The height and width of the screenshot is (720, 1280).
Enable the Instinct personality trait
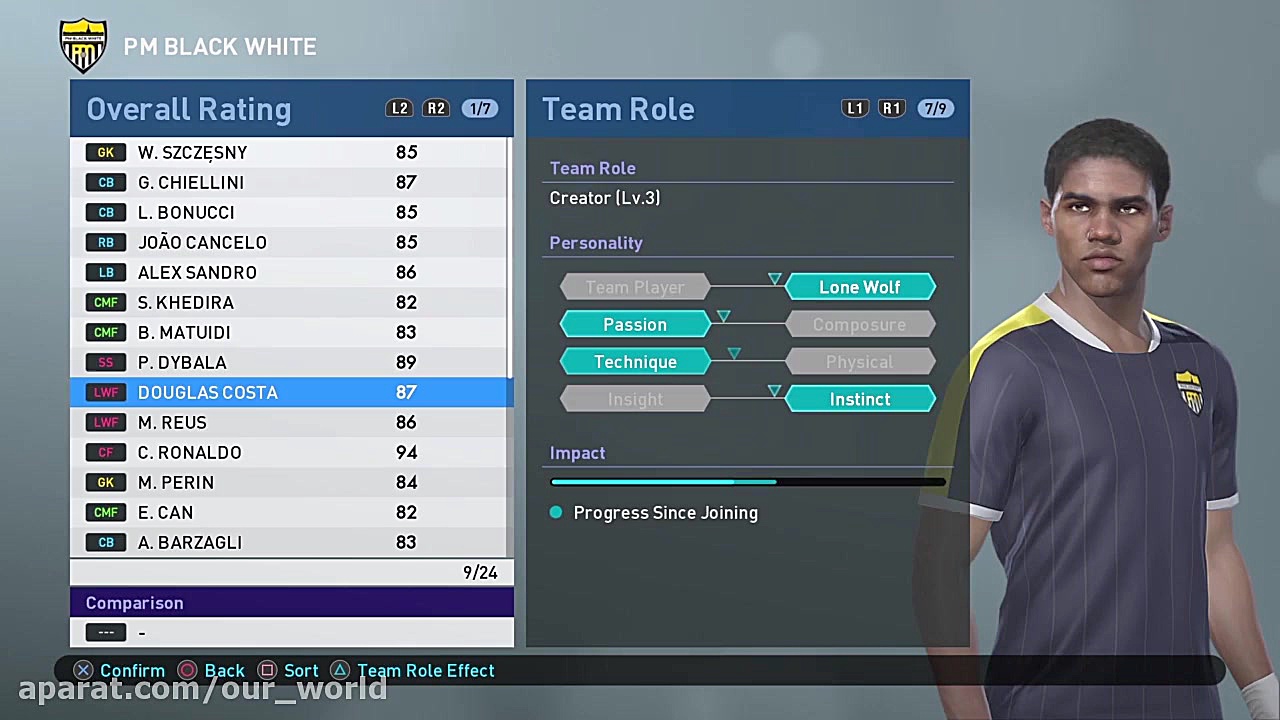pos(860,399)
